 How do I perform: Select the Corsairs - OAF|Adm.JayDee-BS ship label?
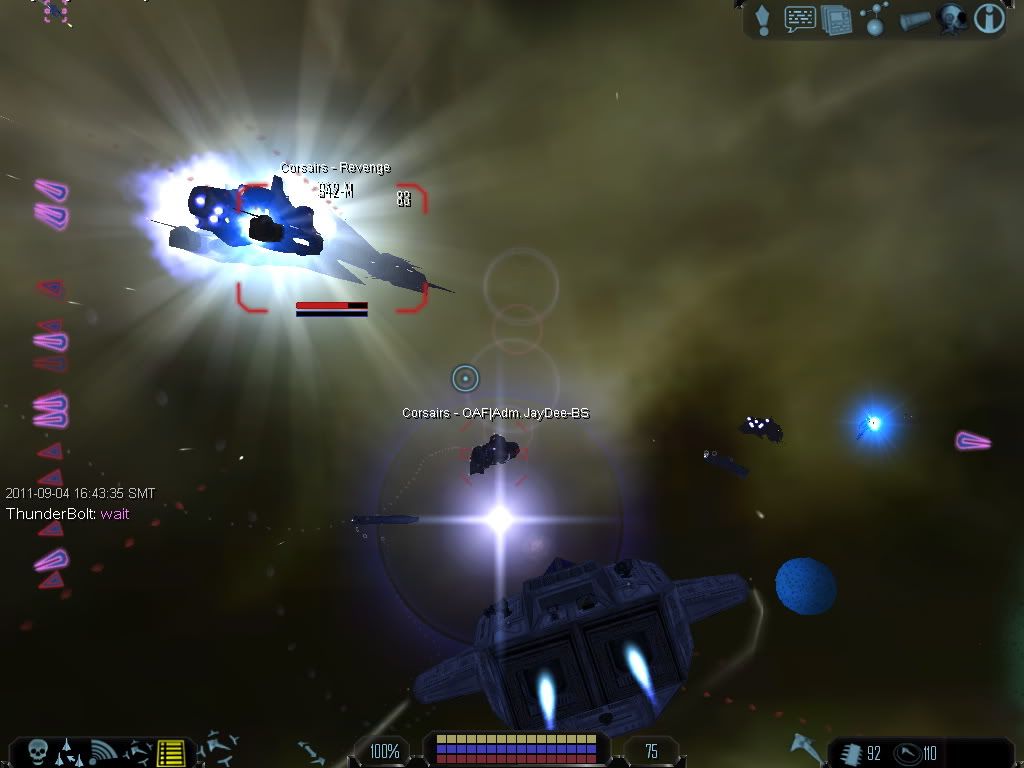tap(495, 413)
